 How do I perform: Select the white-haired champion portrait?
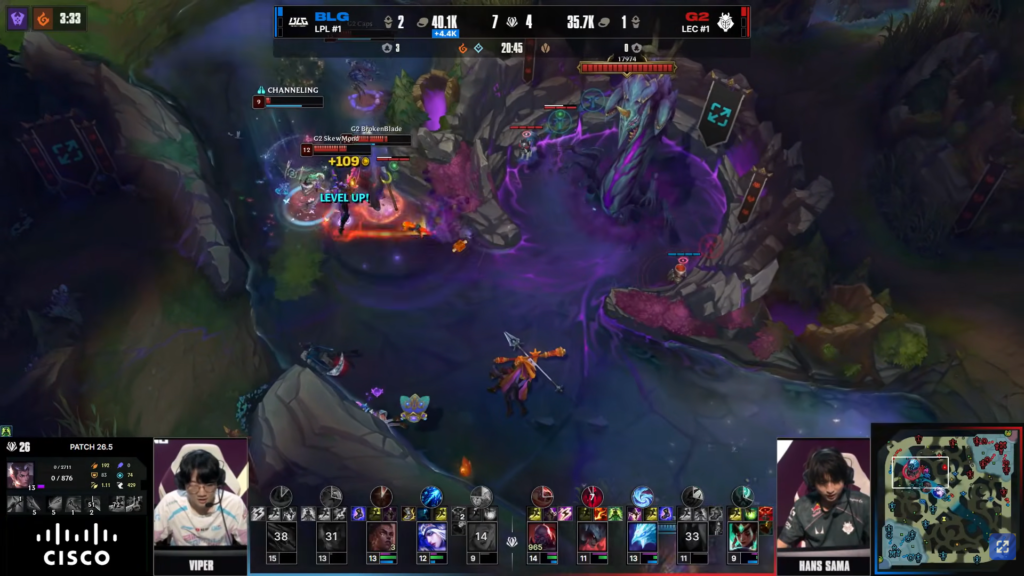[431, 537]
